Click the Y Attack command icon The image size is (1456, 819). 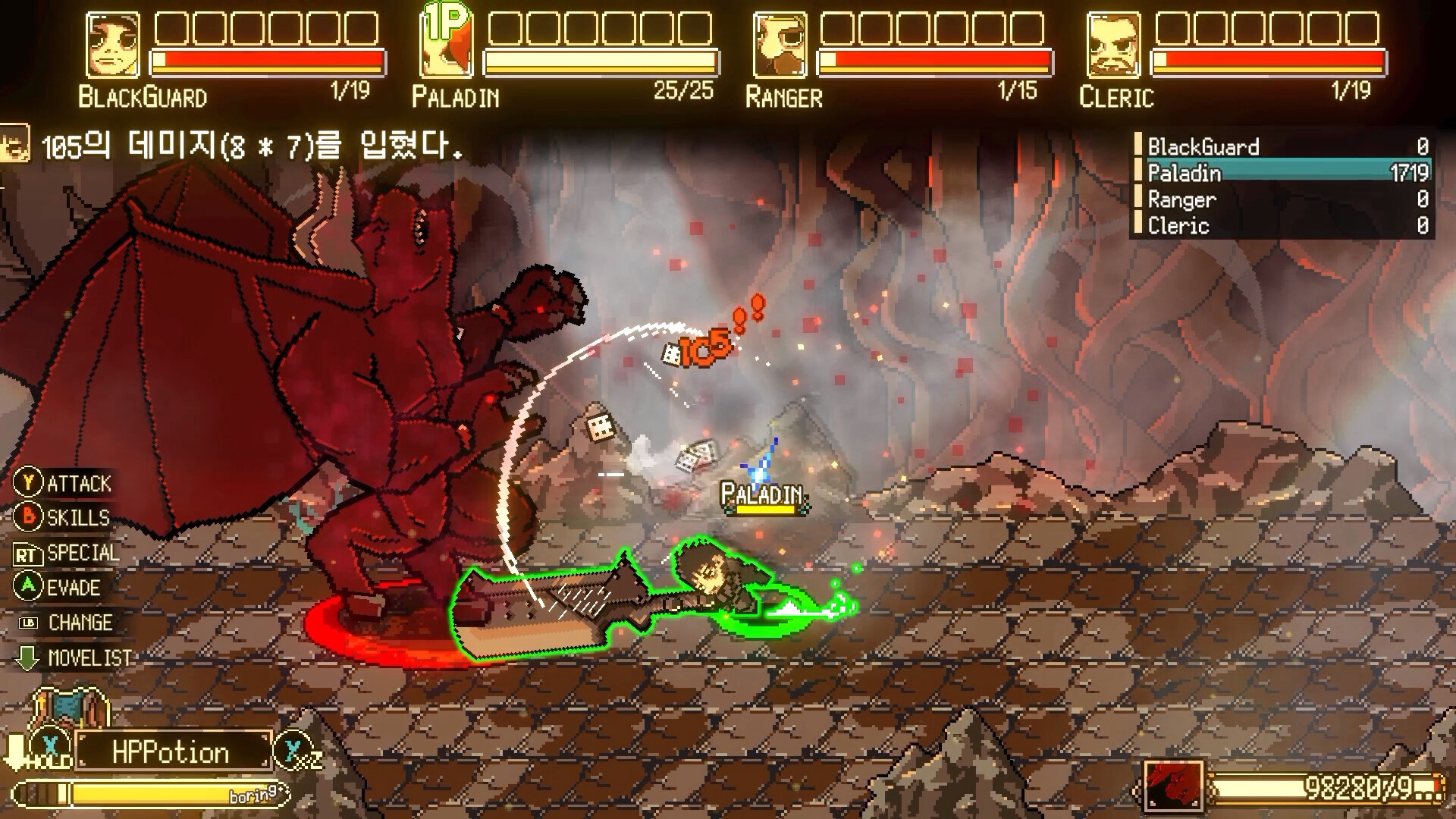coord(29,484)
